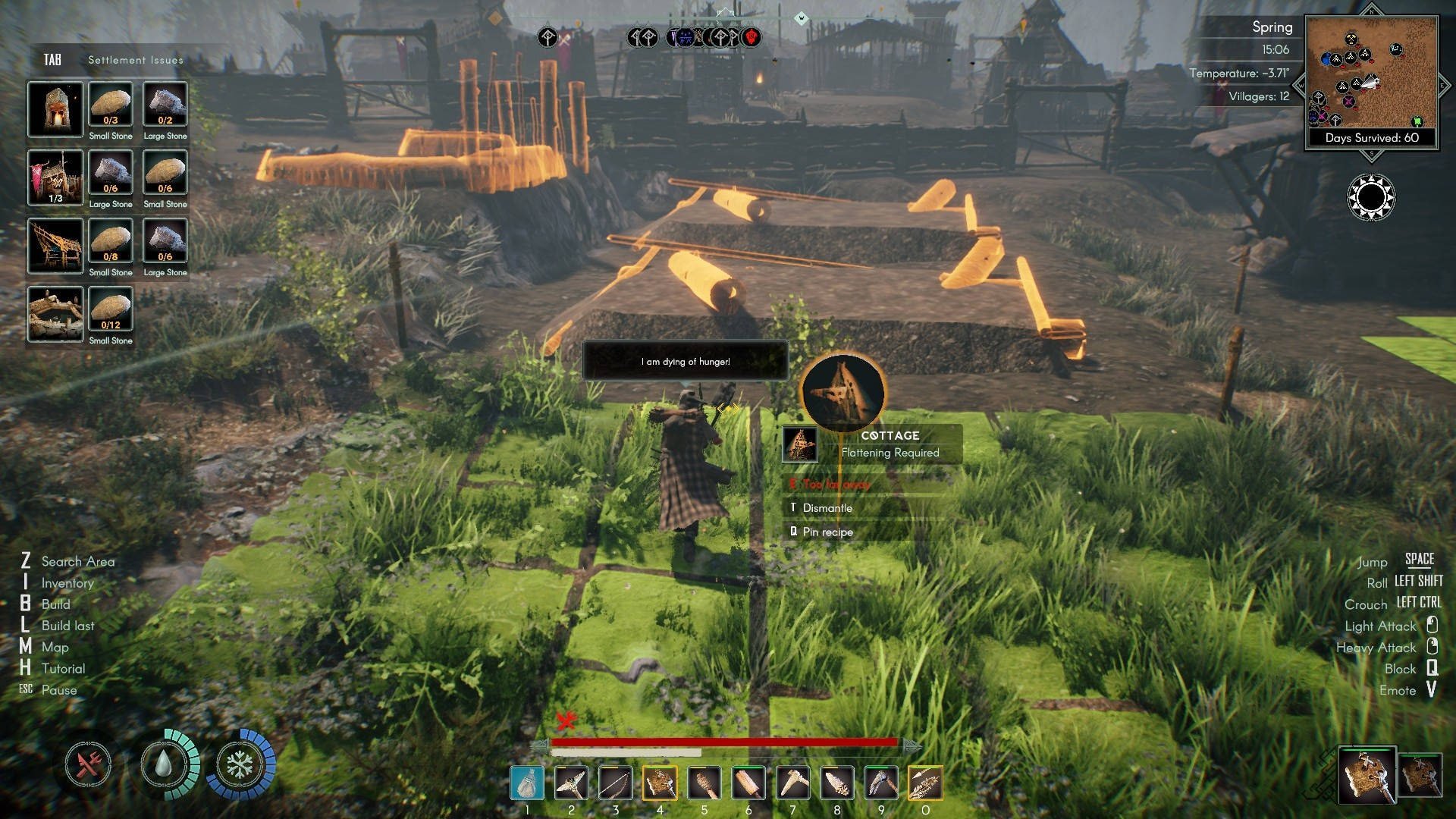Click the large equipped hammer slot
1456x819 pixels.
(x=1367, y=775)
